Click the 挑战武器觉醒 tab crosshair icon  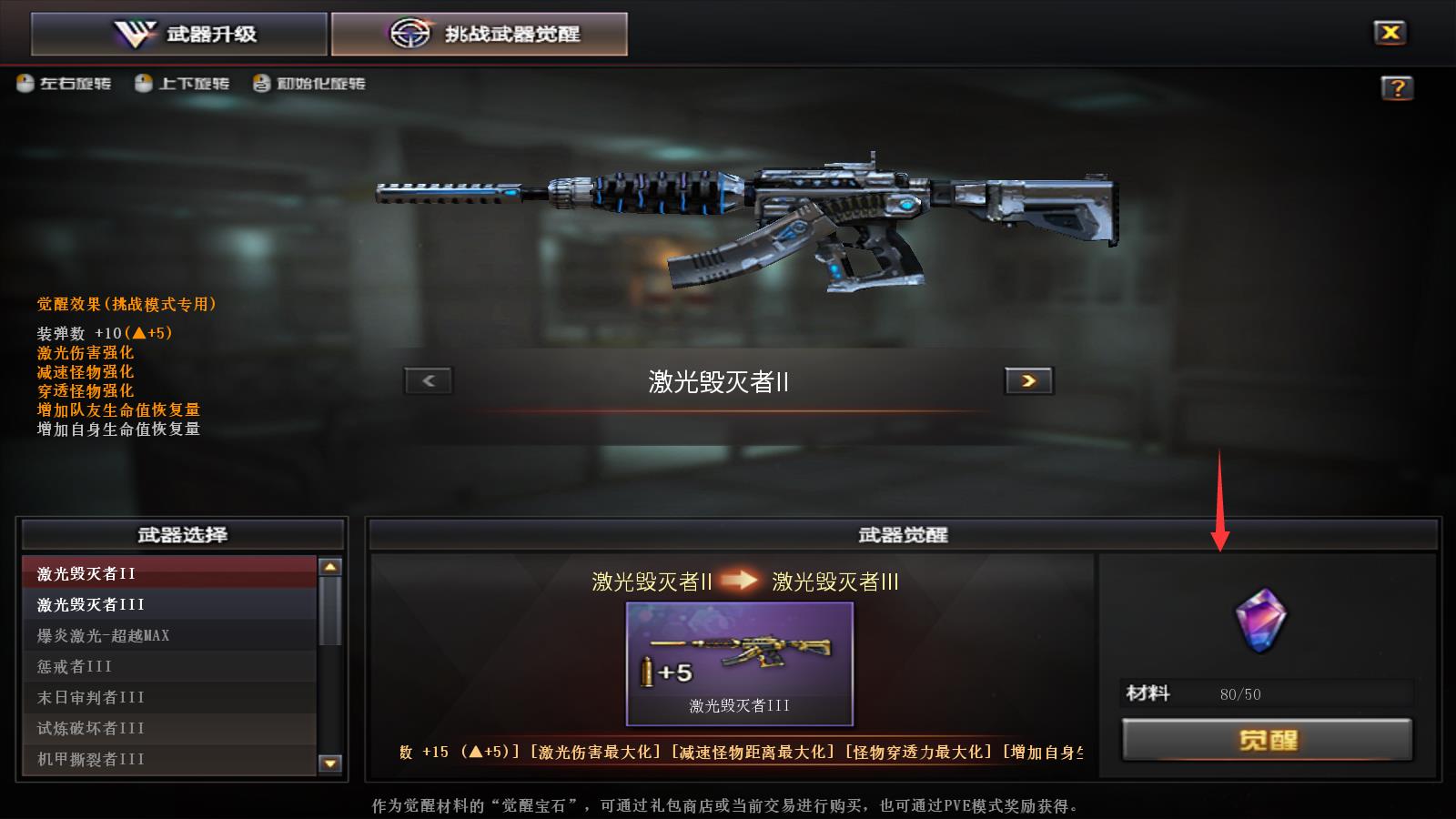pyautogui.click(x=411, y=32)
